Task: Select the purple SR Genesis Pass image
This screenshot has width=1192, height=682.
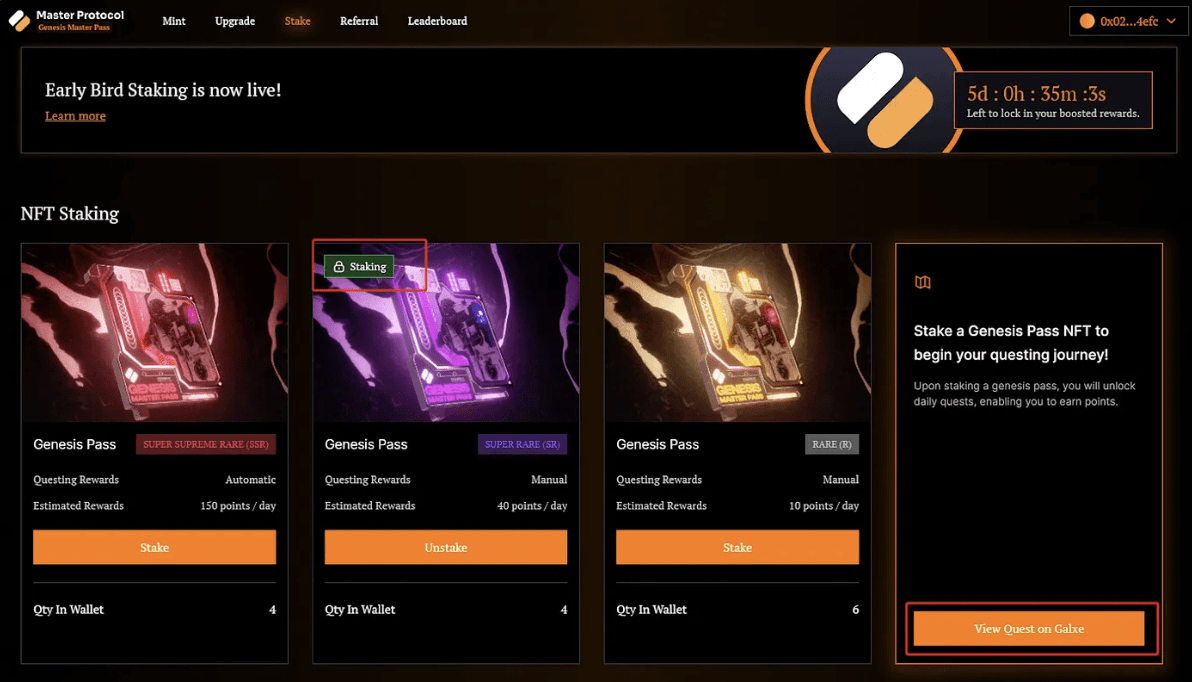Action: 446,340
